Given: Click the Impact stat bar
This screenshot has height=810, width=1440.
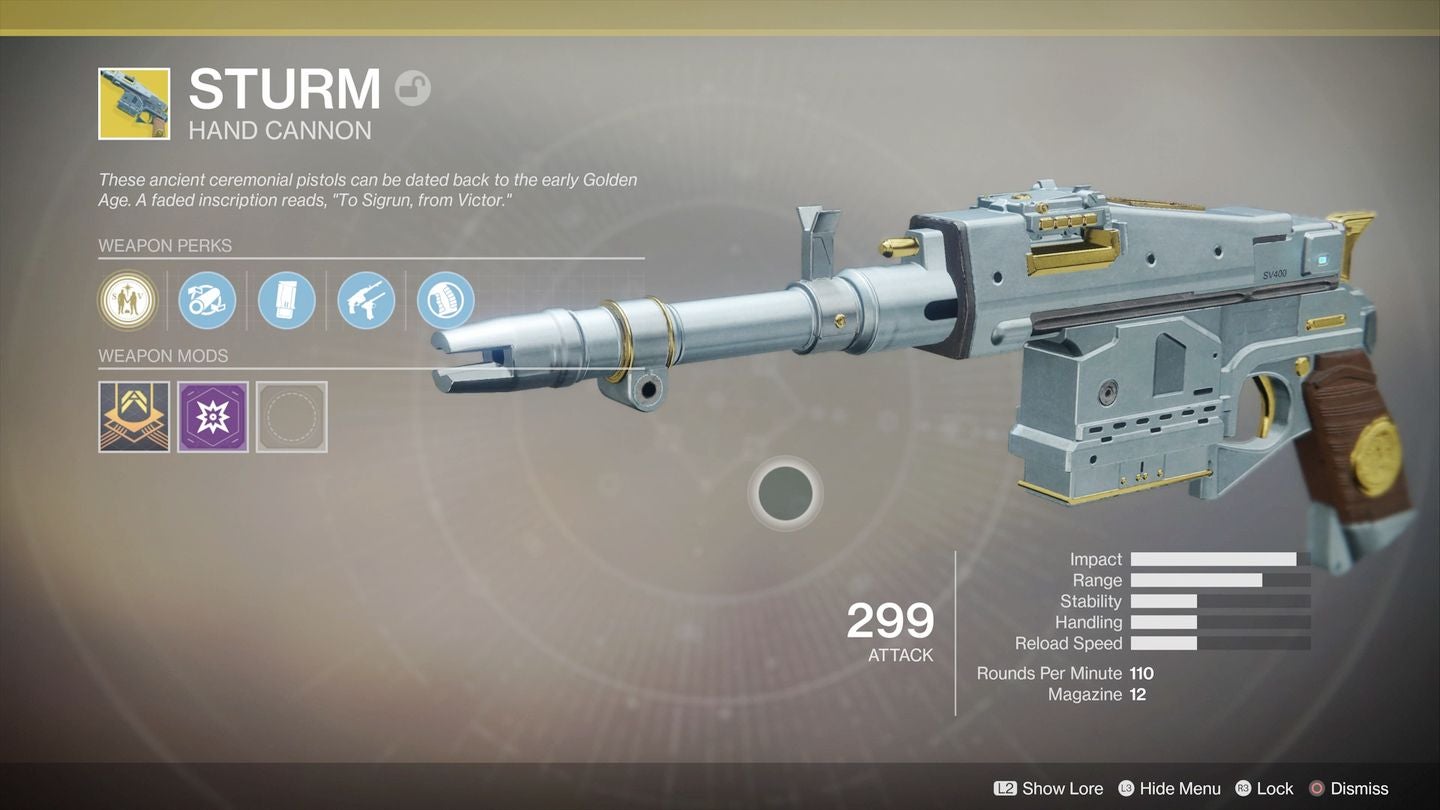Looking at the screenshot, I should 1220,559.
